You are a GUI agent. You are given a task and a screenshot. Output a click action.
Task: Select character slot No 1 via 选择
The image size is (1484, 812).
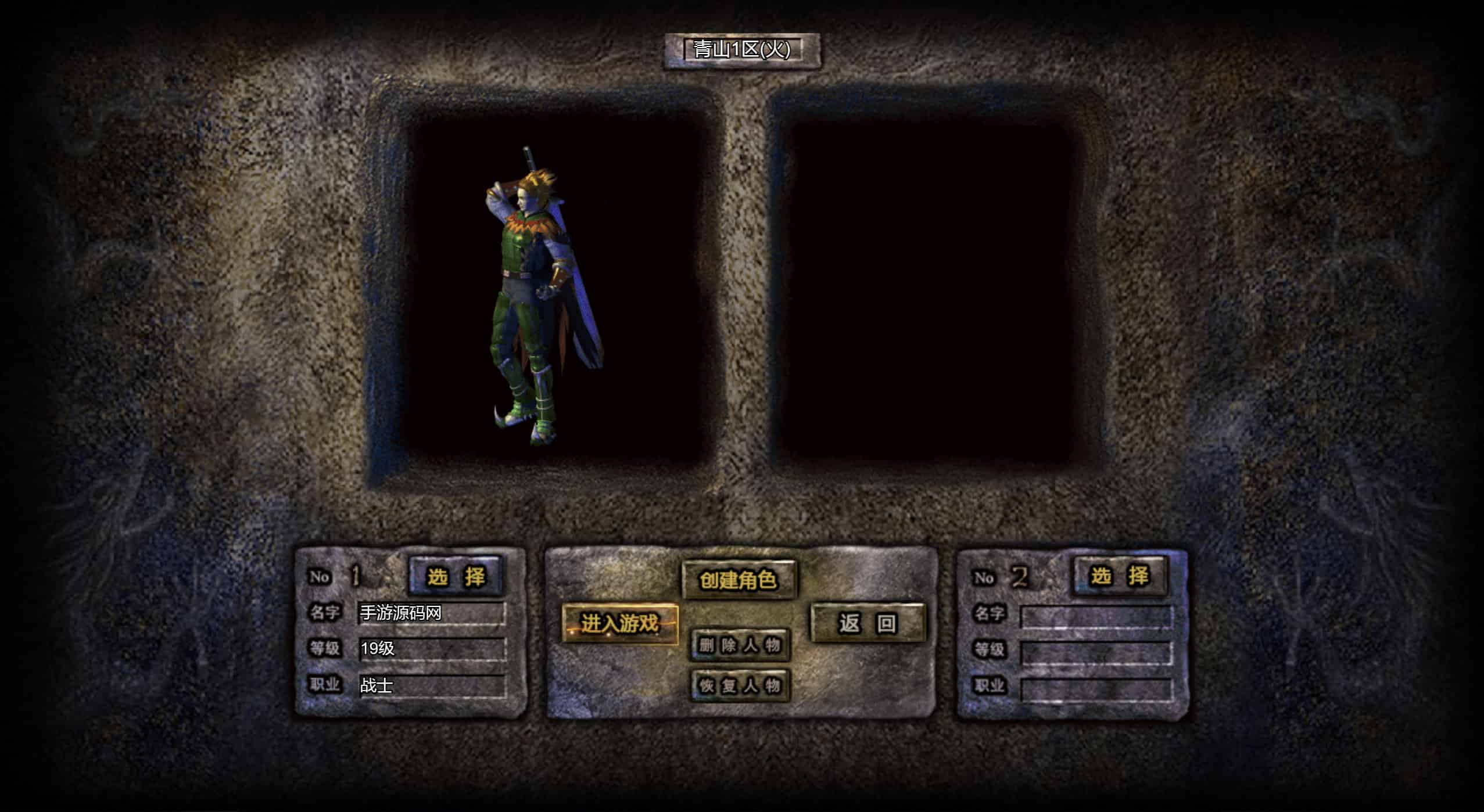pos(456,576)
